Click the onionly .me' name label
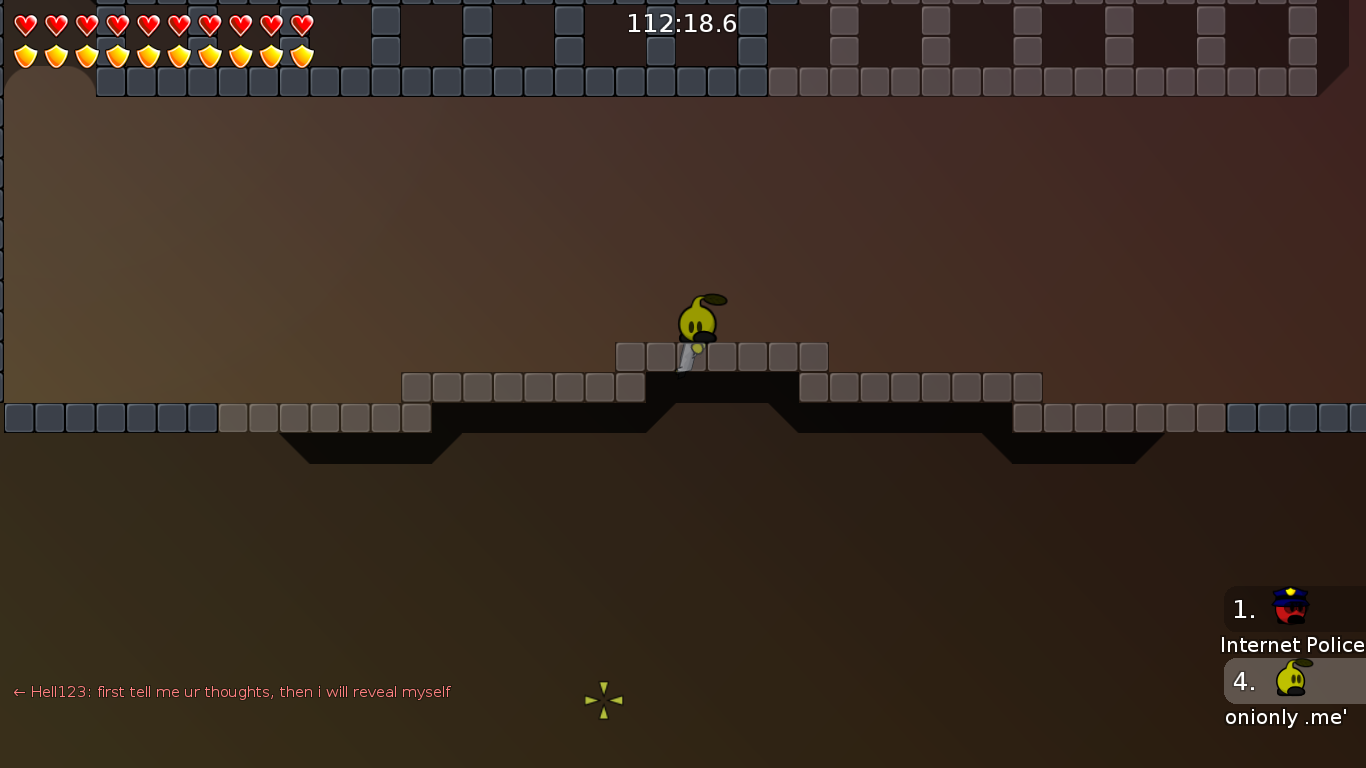Image resolution: width=1366 pixels, height=768 pixels. 1286,717
